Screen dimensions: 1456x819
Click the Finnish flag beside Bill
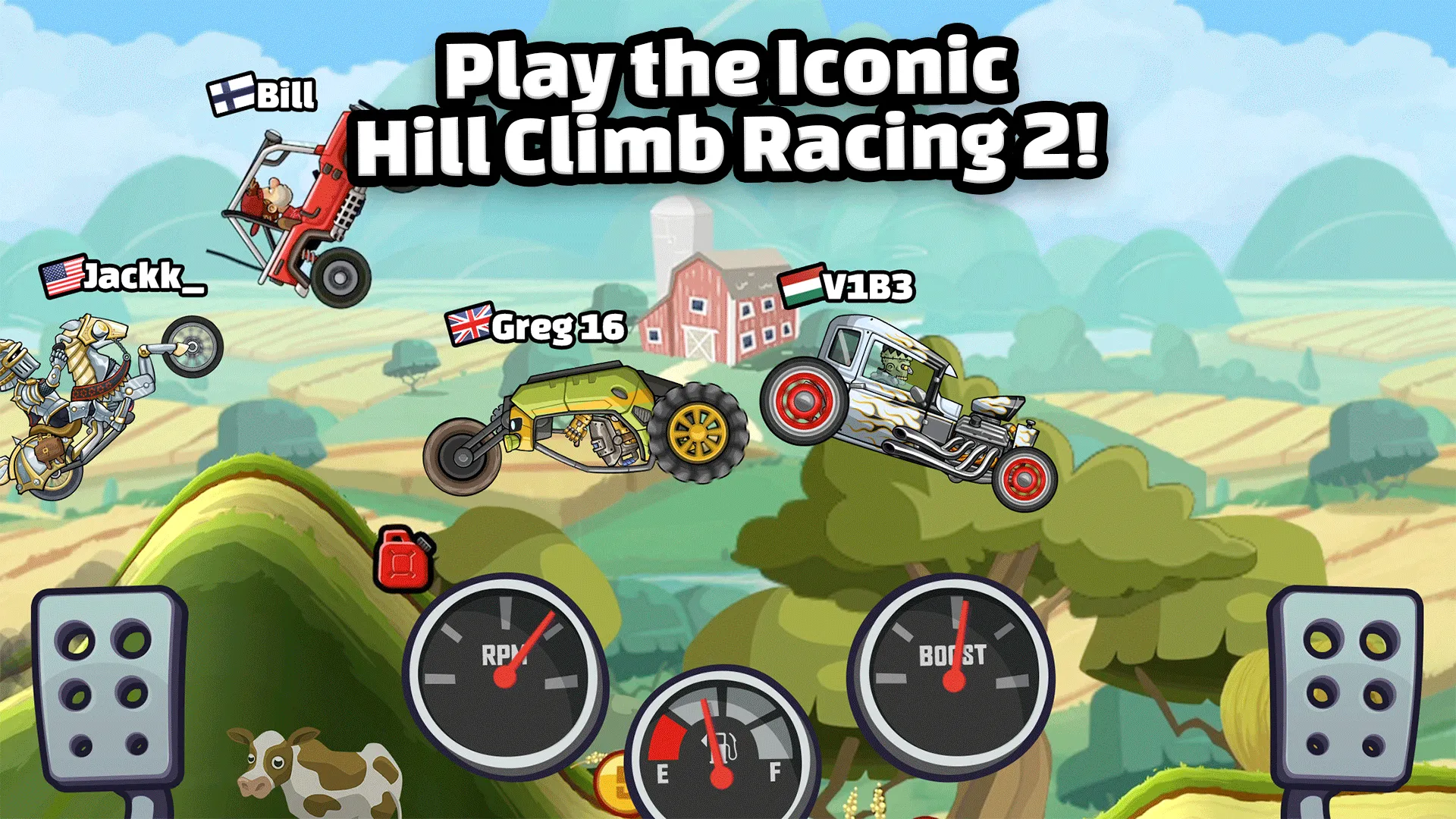click(230, 94)
